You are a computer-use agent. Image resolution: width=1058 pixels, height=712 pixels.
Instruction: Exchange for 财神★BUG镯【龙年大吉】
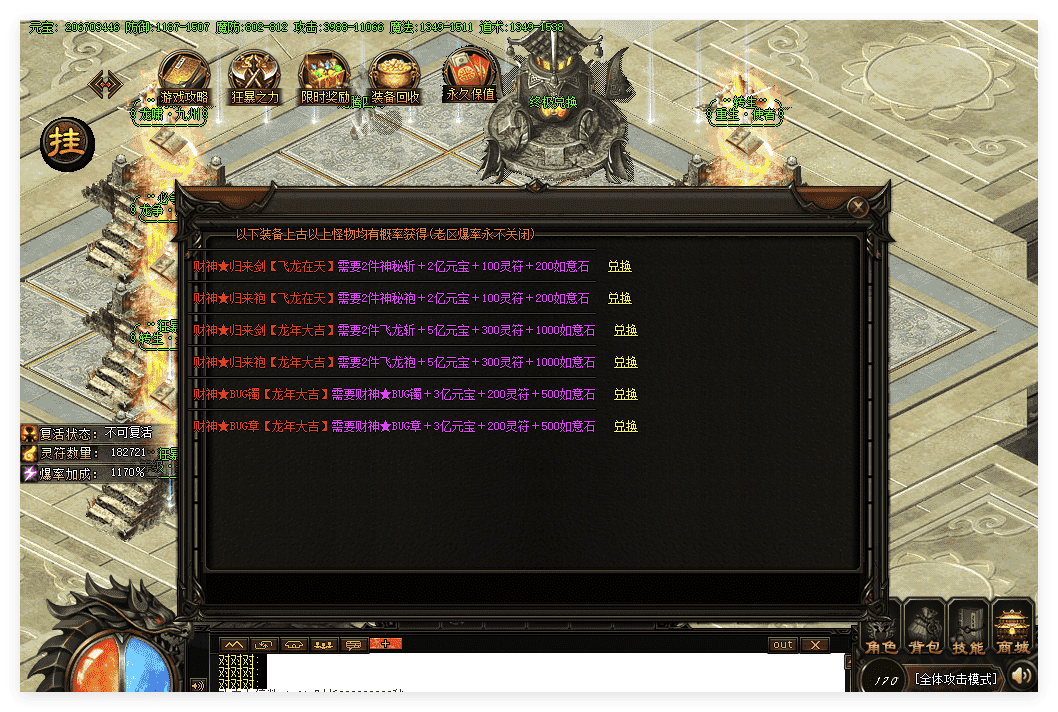coord(626,395)
